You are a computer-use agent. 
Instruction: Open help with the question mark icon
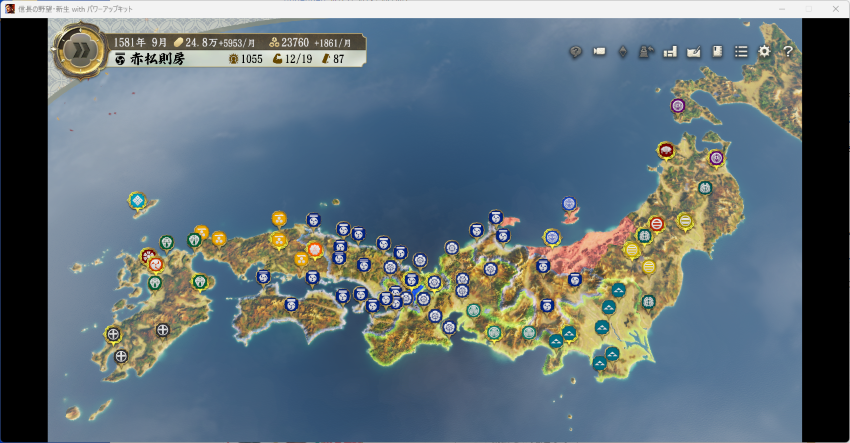click(788, 51)
